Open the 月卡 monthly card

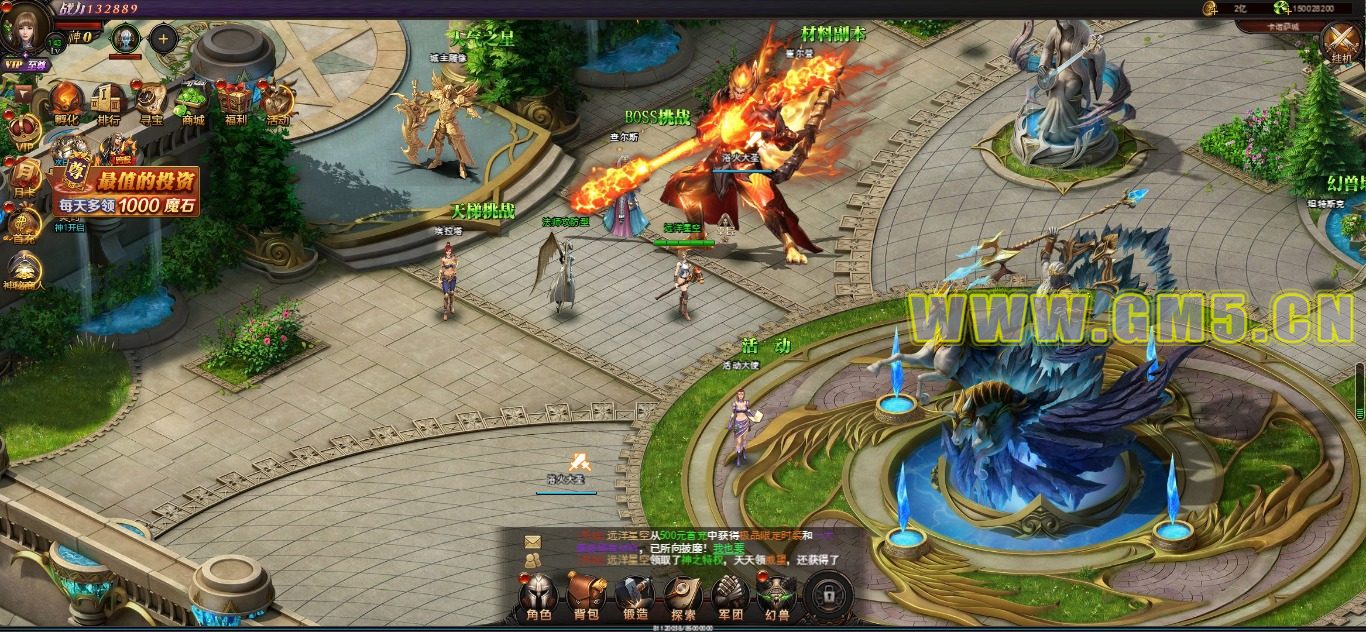click(x=25, y=176)
